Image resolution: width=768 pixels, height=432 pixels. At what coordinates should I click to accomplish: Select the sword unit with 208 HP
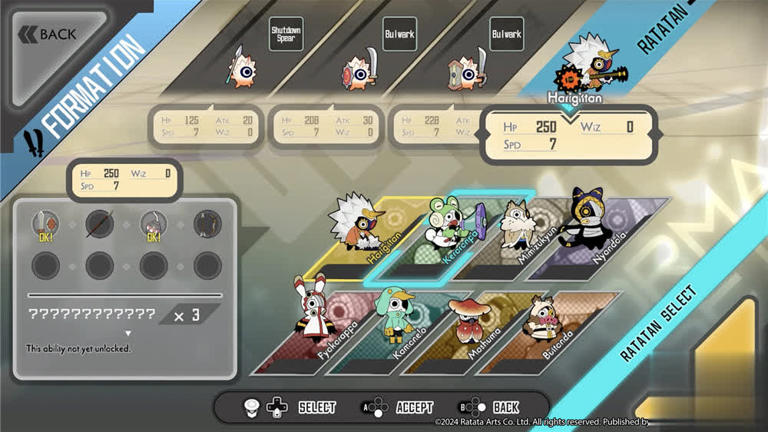pyautogui.click(x=358, y=70)
